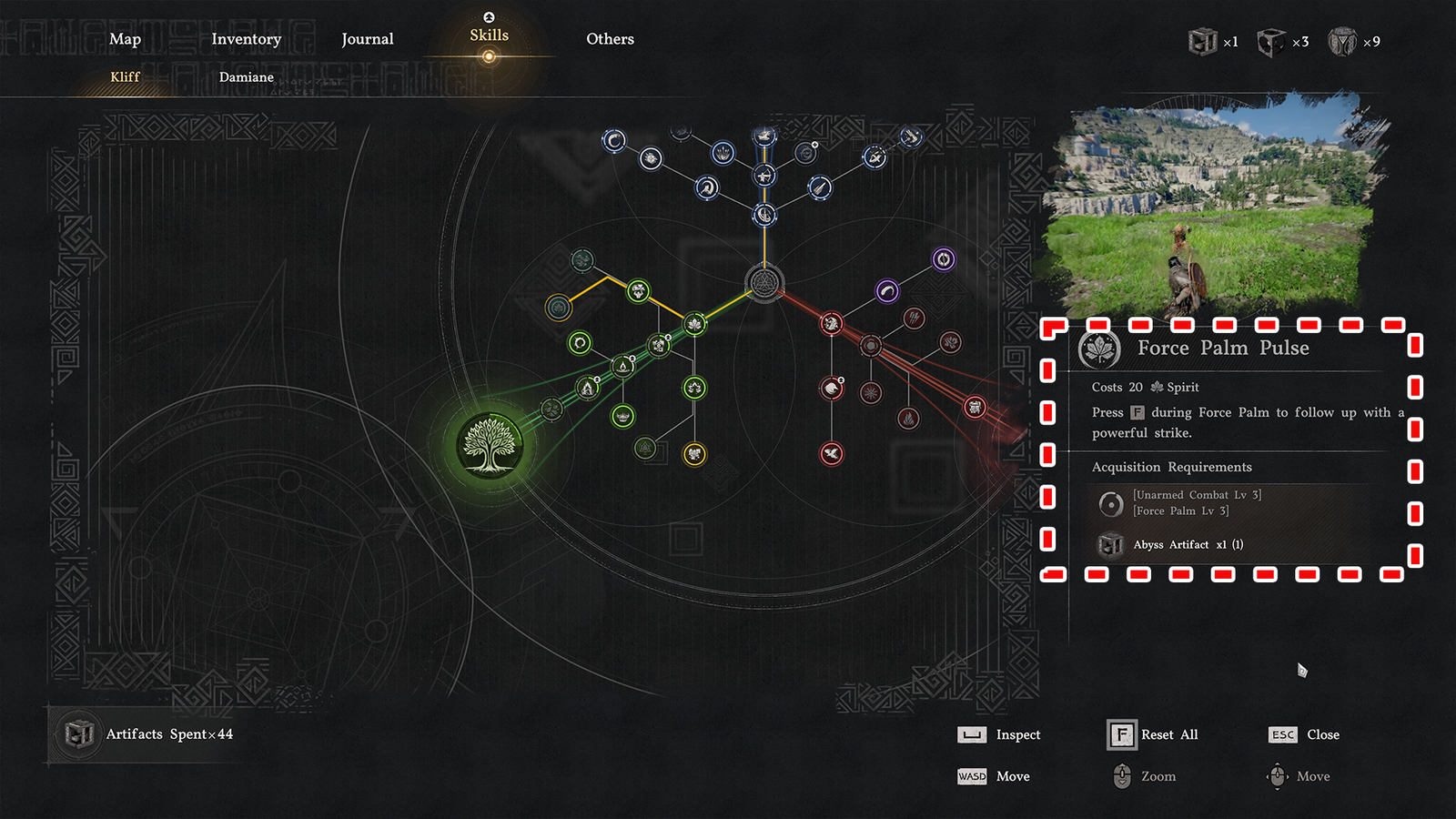Click the Abyss Artifact icon in the requirements panel
1456x819 pixels.
tap(1110, 544)
